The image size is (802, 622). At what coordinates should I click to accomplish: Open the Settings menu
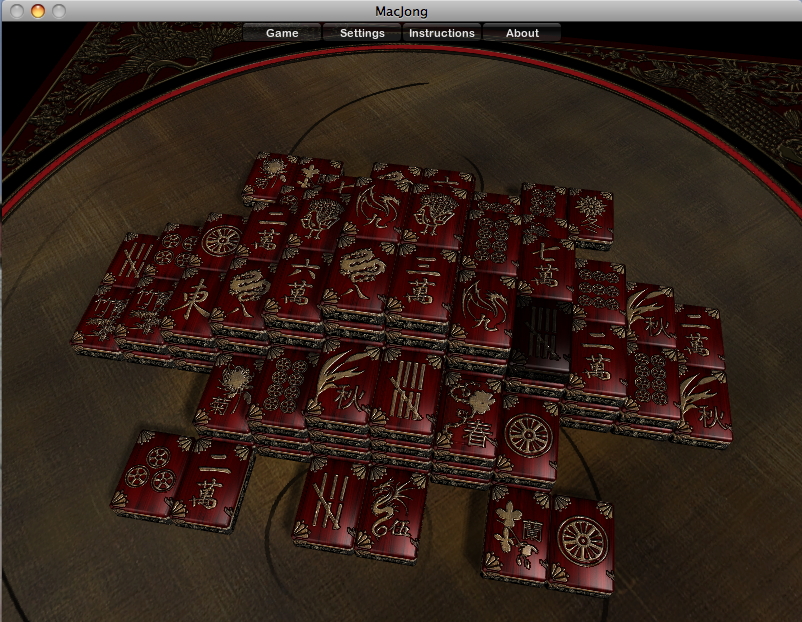362,33
